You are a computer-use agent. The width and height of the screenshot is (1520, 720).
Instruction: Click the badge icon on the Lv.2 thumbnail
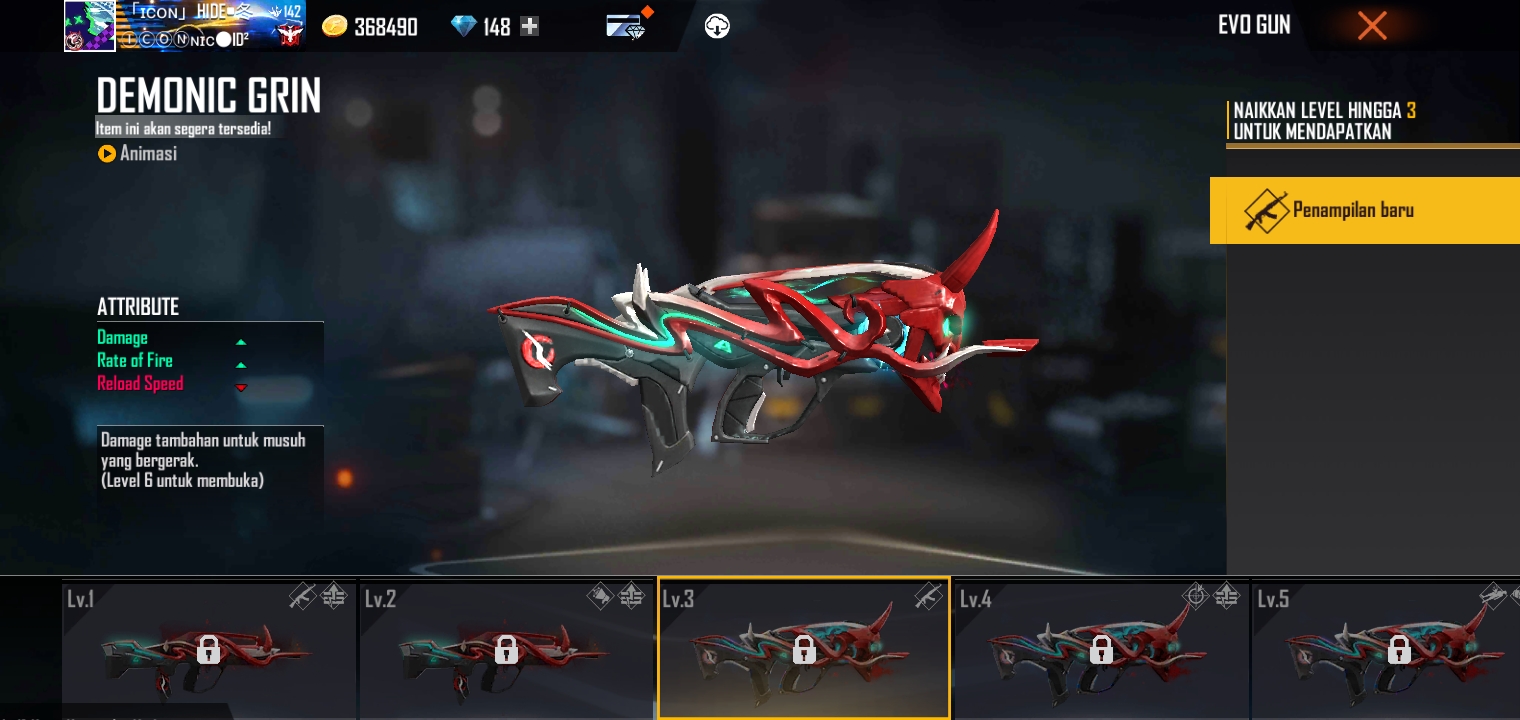point(630,596)
